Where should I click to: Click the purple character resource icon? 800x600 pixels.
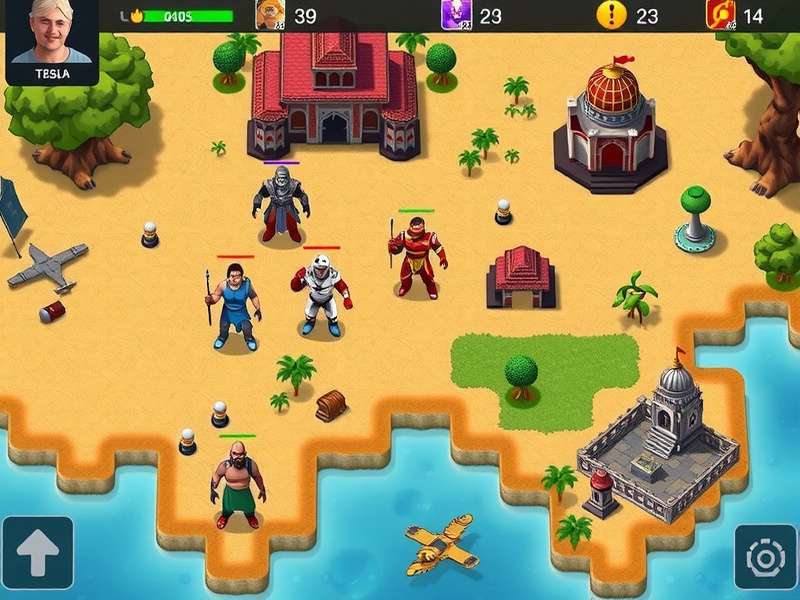[455, 15]
